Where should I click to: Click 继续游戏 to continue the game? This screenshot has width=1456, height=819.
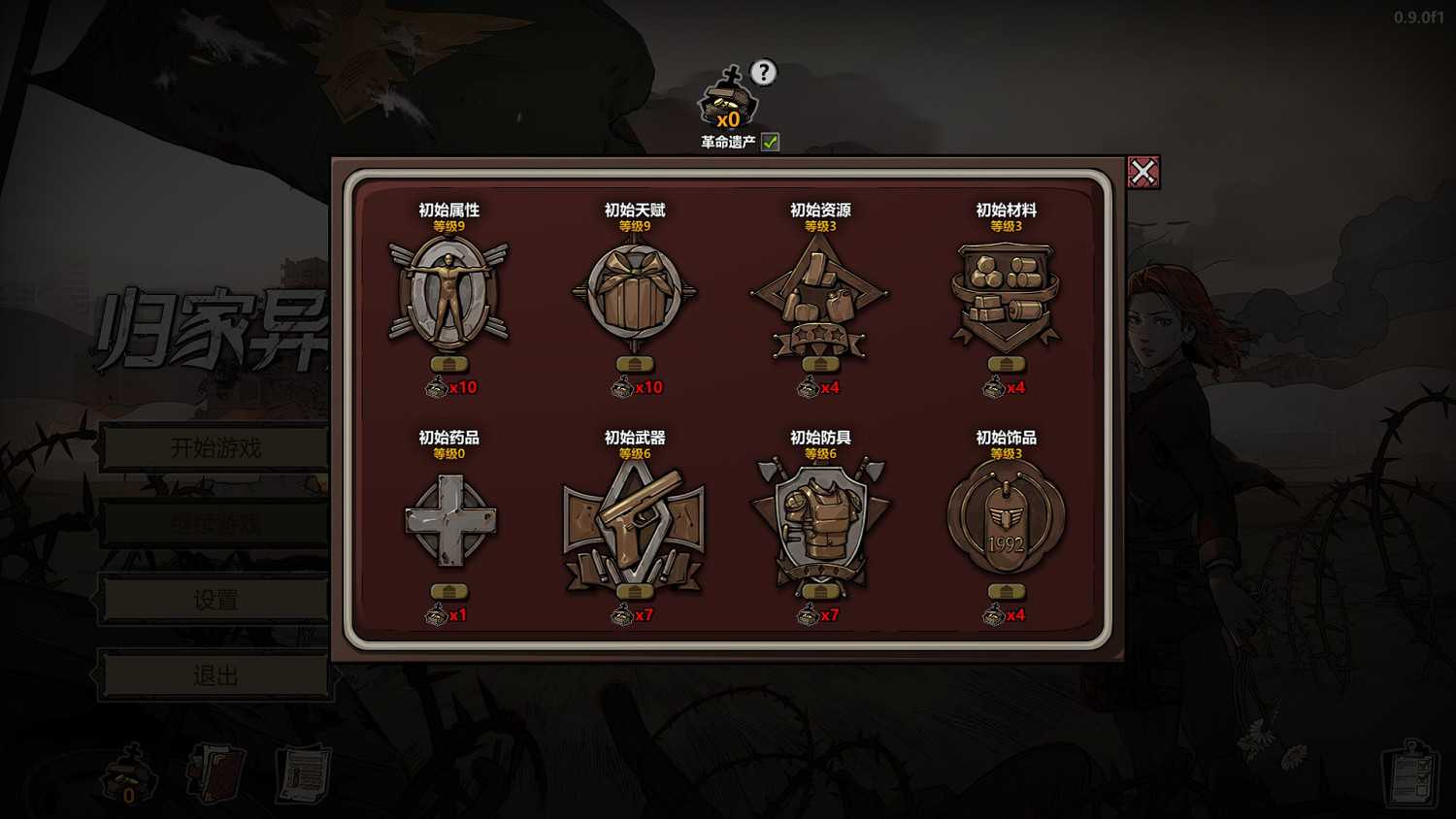(x=215, y=522)
